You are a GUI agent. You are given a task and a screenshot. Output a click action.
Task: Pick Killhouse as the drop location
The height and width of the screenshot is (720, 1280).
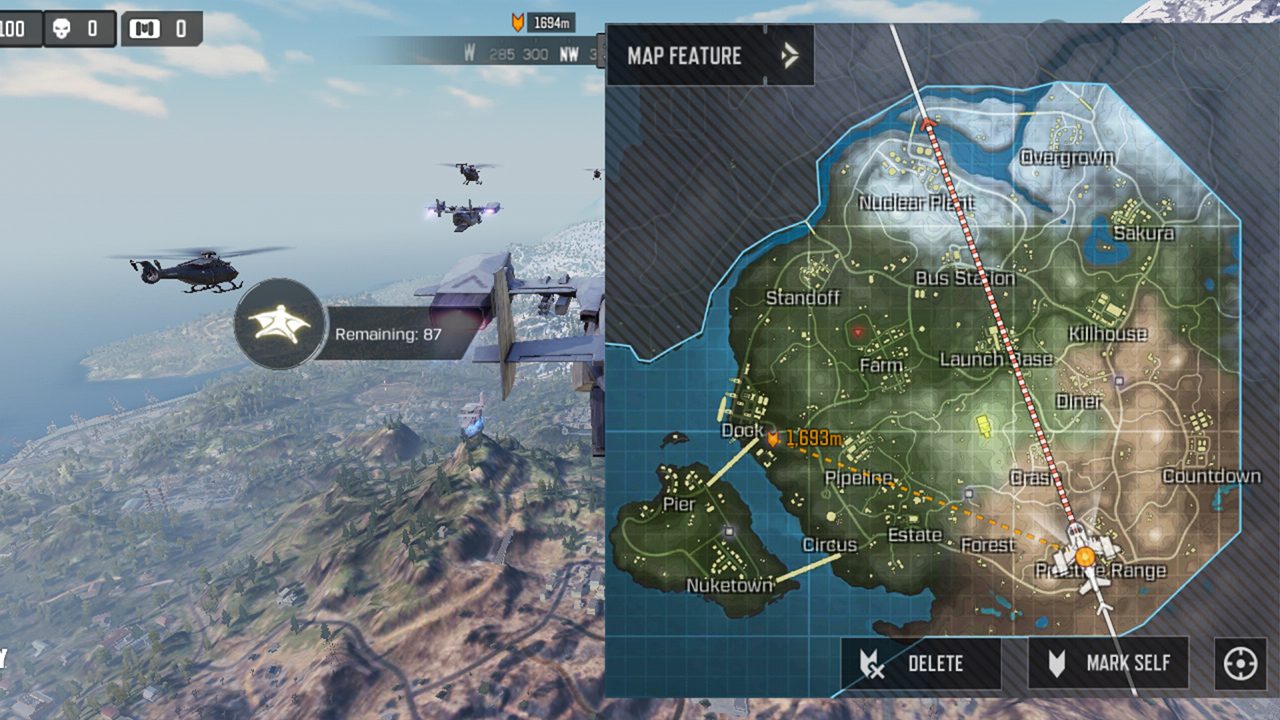pos(1107,333)
